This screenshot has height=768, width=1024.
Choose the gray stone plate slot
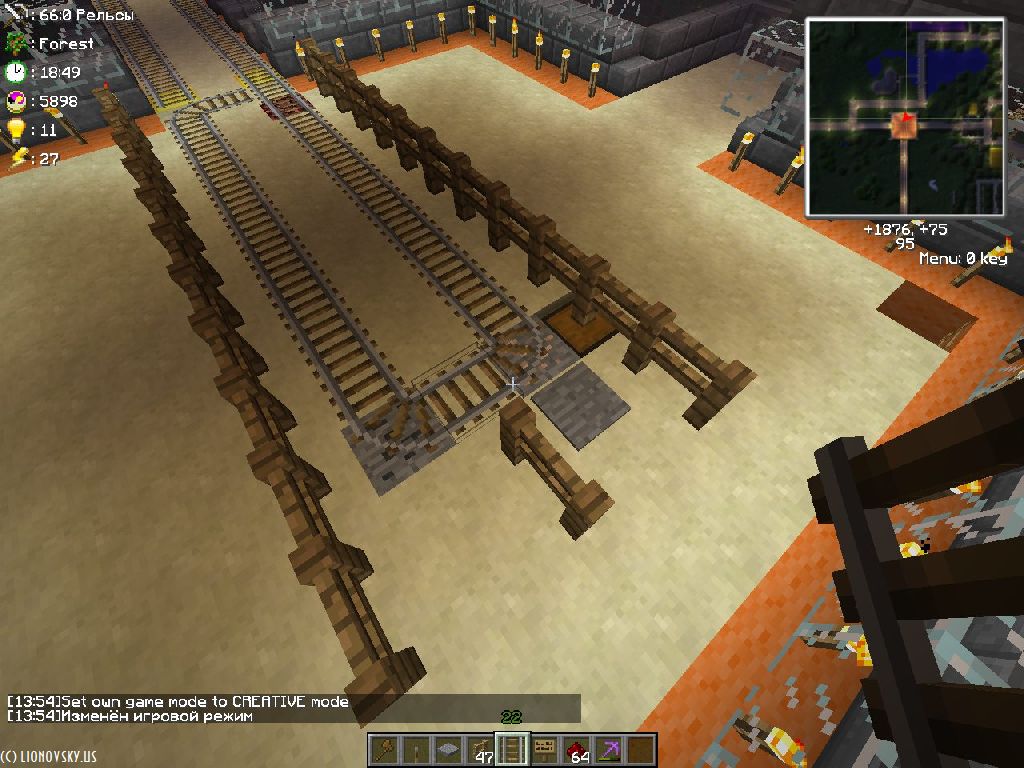(449, 749)
